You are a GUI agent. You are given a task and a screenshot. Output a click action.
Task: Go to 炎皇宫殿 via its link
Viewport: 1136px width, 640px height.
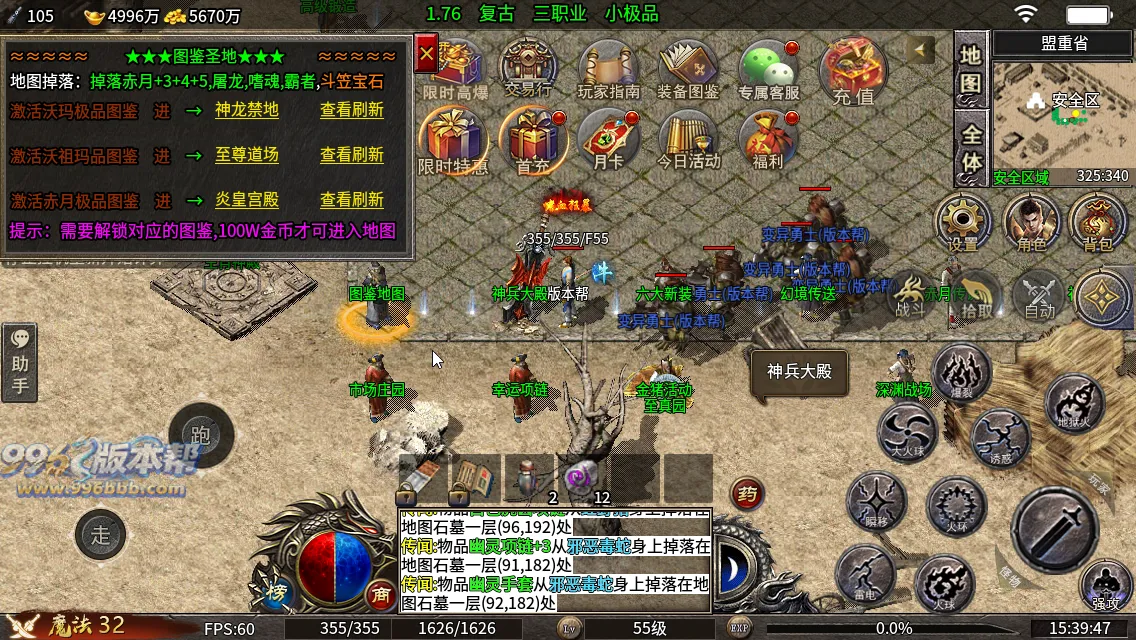pyautogui.click(x=246, y=200)
